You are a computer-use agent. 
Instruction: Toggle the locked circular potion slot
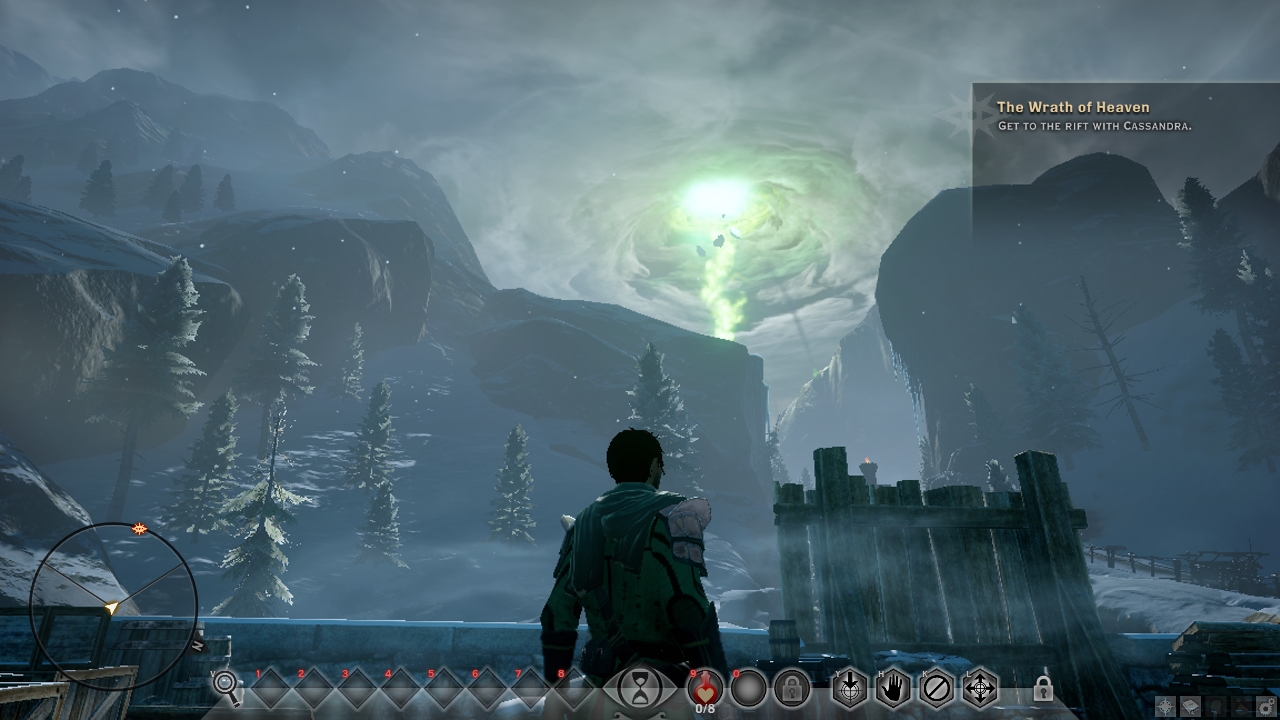tap(791, 688)
